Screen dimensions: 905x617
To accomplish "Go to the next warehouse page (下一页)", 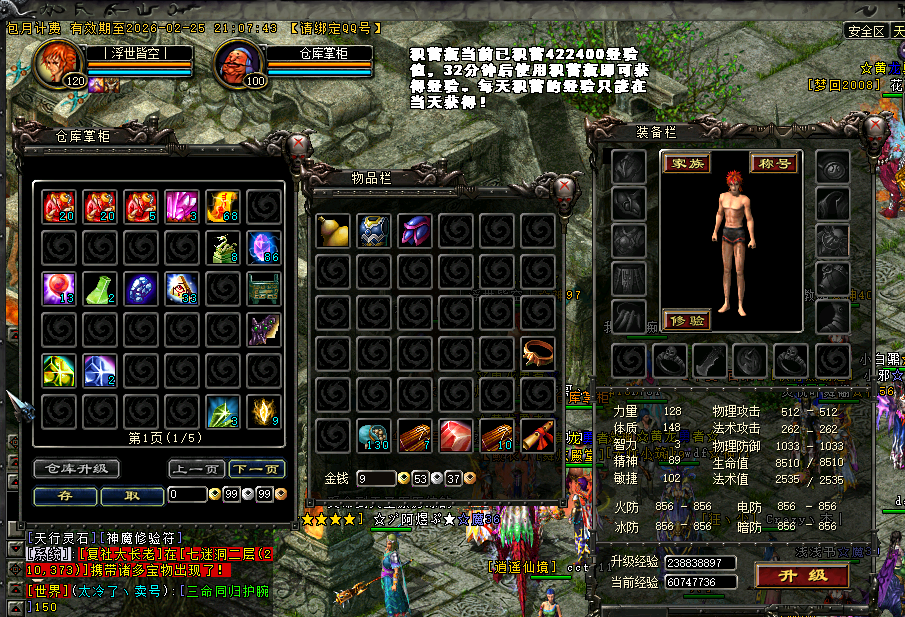I will click(256, 469).
